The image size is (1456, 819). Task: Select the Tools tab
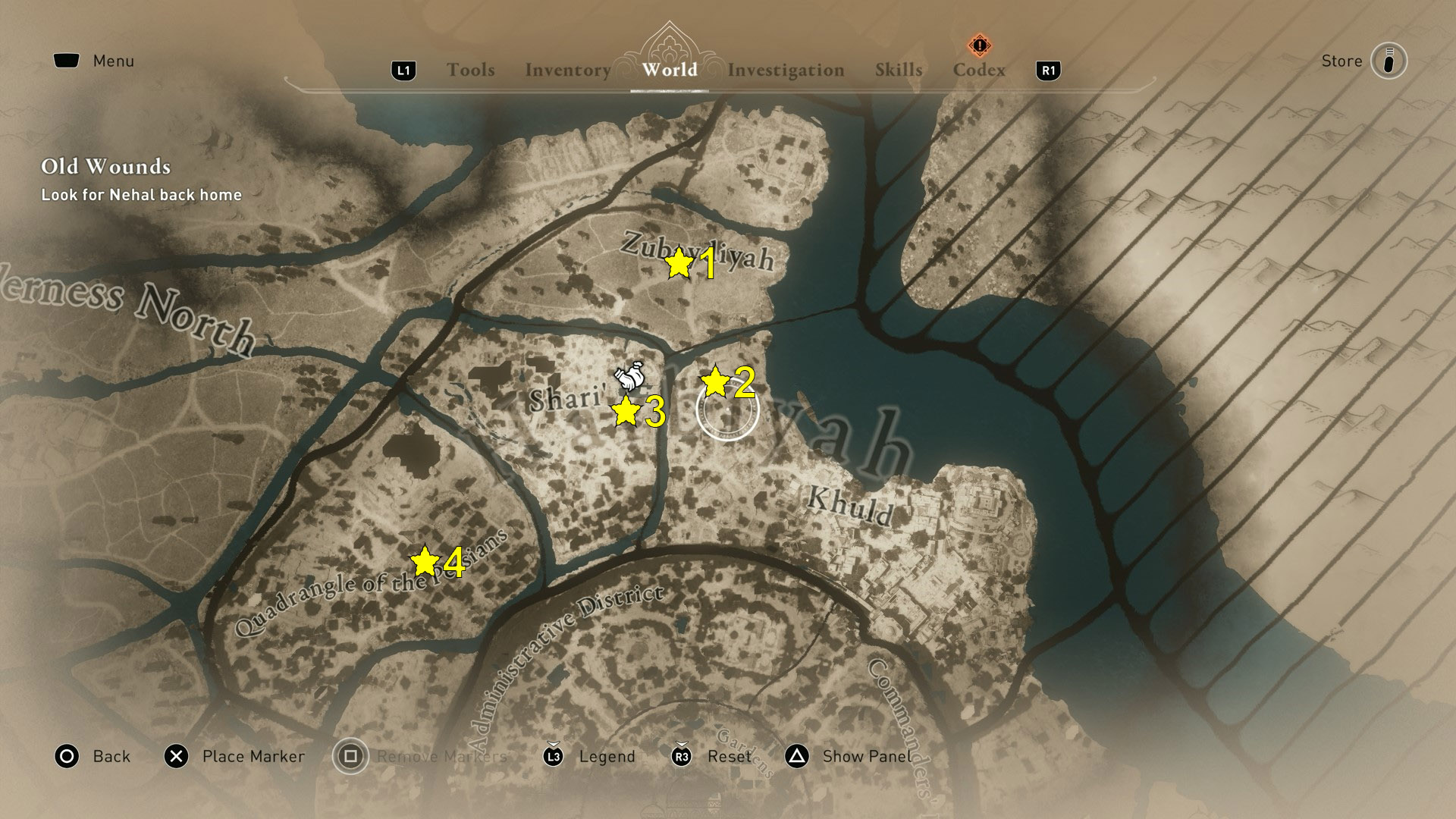coord(471,70)
